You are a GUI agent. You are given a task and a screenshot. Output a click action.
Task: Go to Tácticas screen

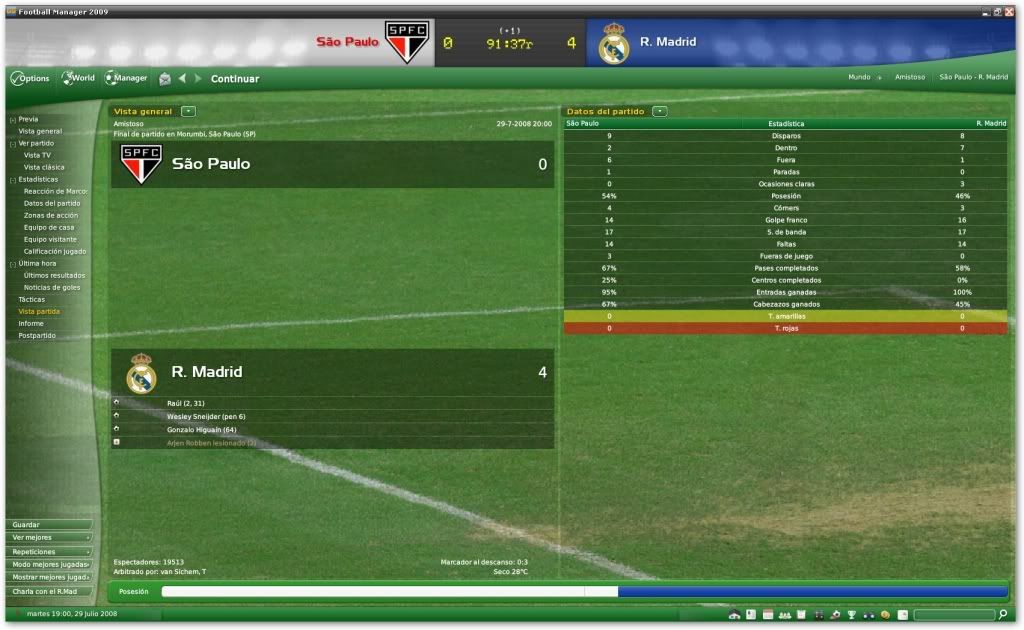coord(32,299)
